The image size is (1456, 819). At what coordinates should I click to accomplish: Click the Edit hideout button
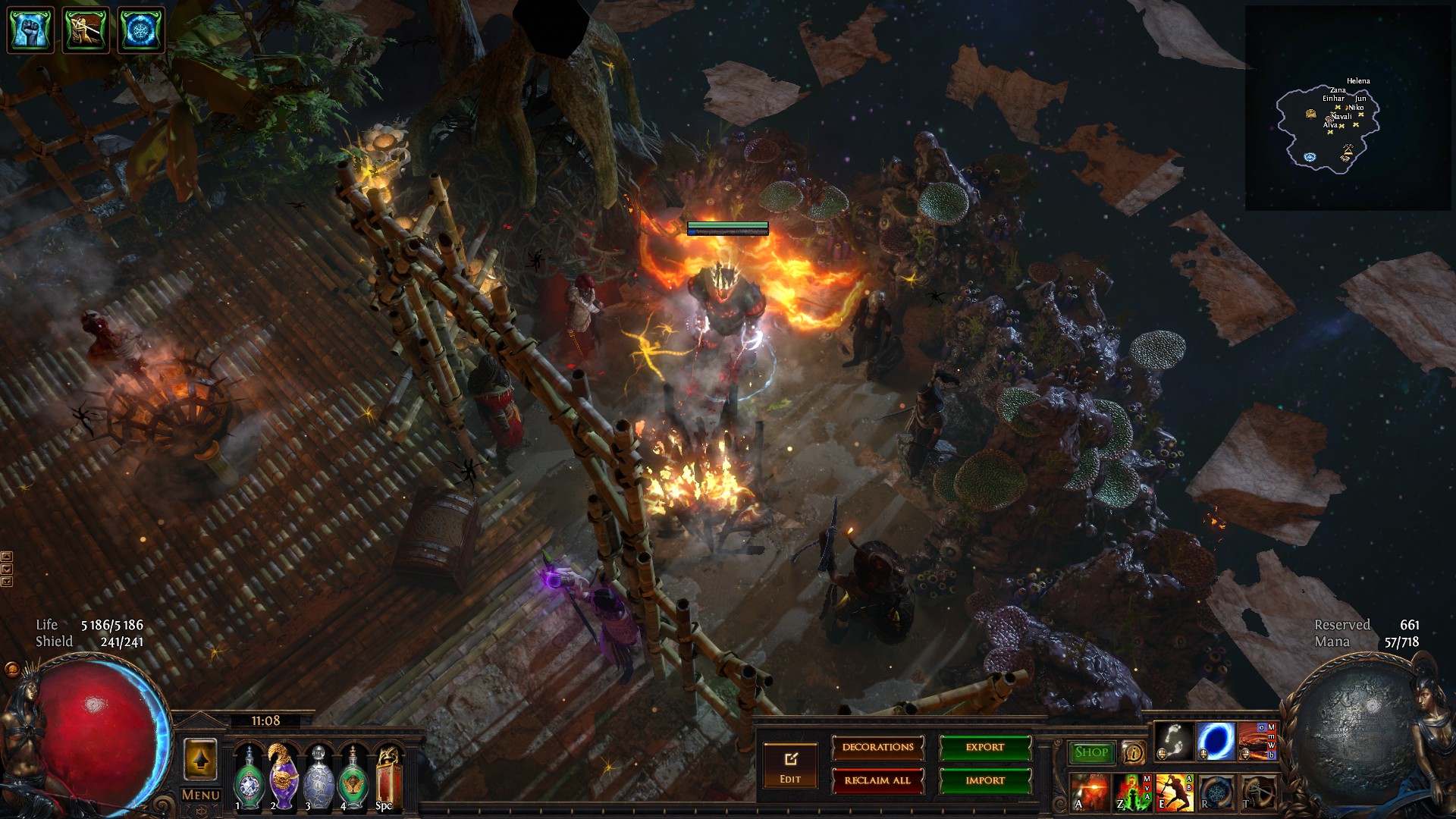click(x=790, y=766)
